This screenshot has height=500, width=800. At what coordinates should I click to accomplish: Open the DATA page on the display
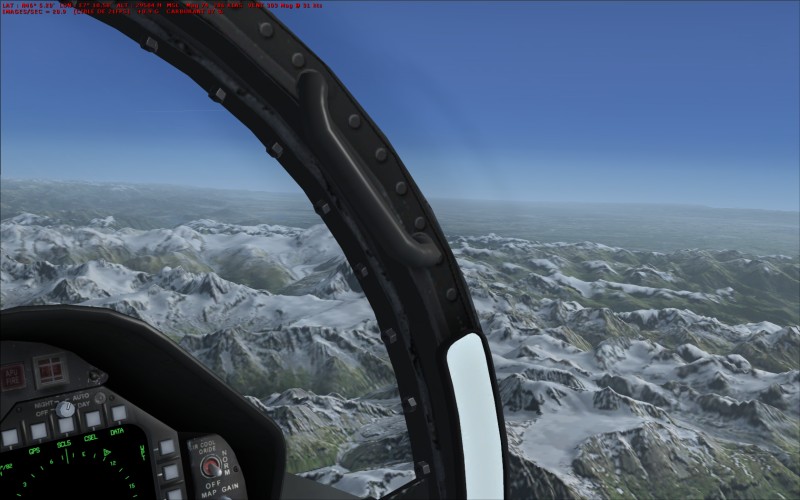[x=118, y=413]
